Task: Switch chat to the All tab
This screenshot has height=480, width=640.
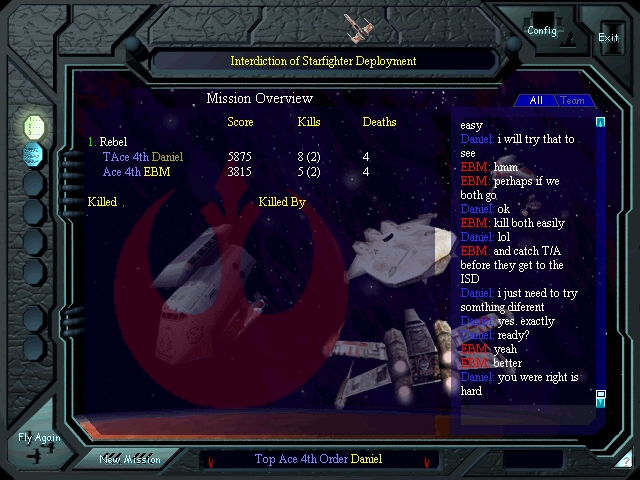Action: coord(536,101)
